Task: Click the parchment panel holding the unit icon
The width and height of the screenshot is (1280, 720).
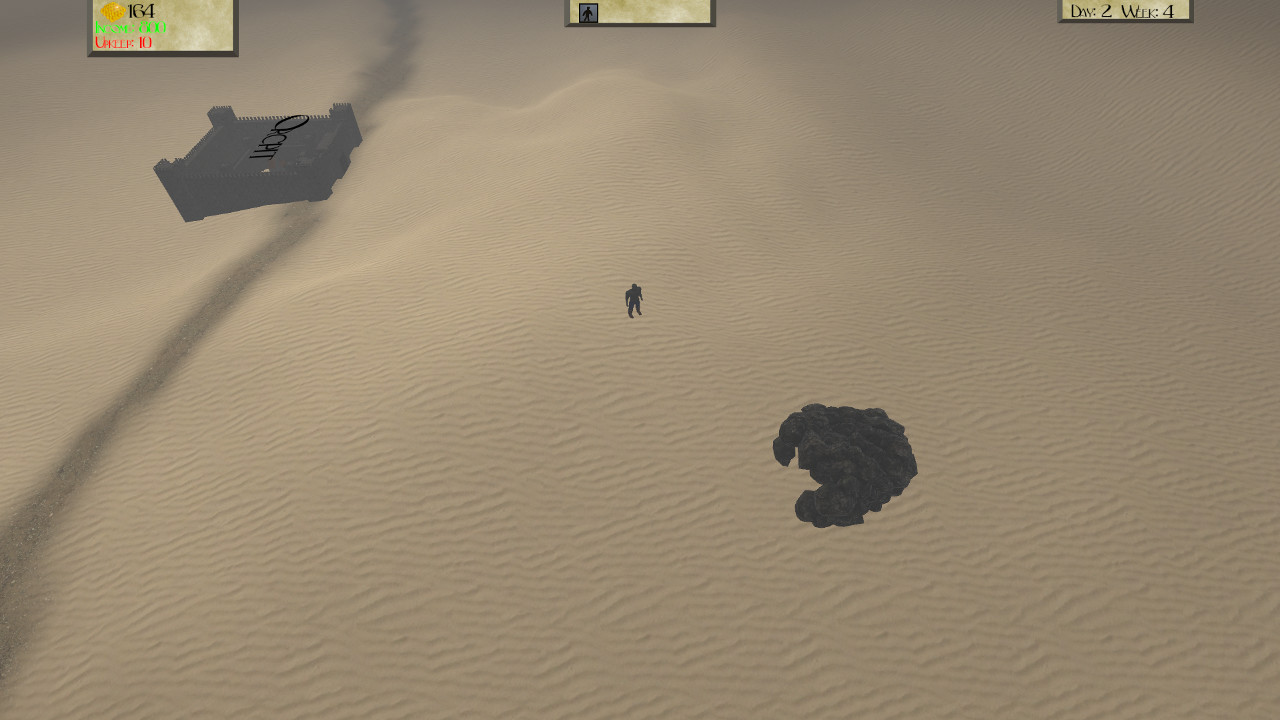Action: 638,12
